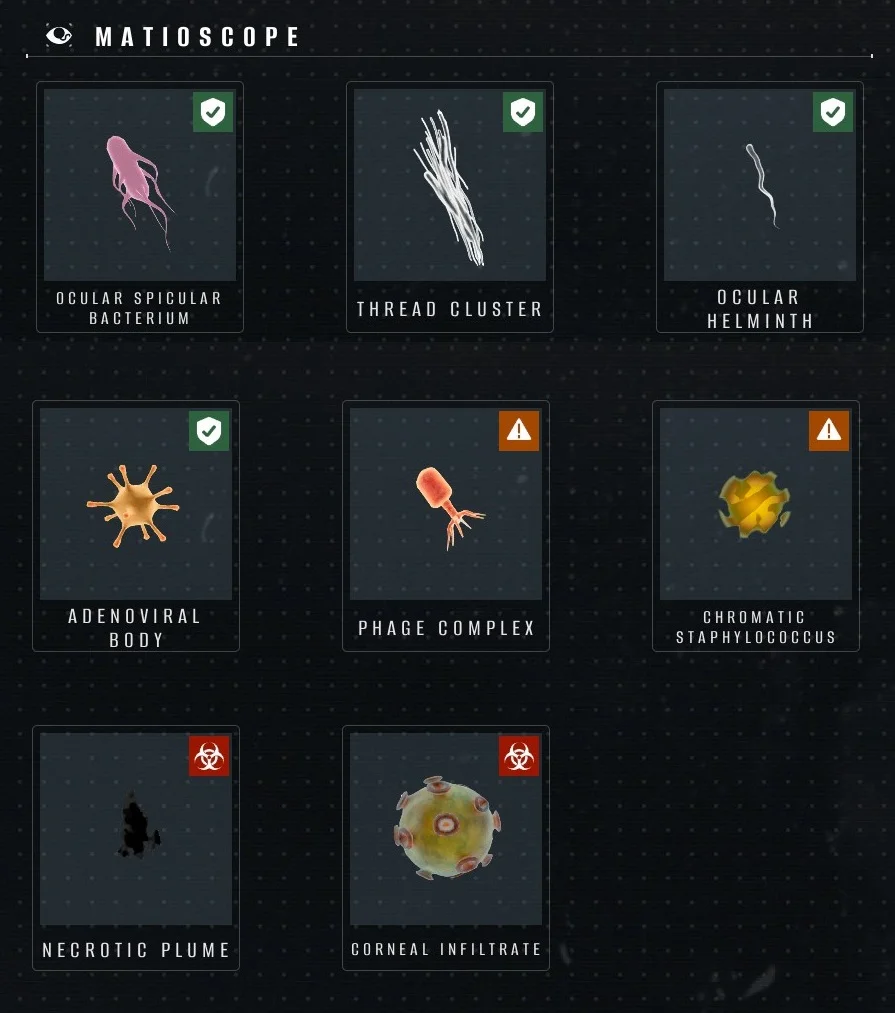View the Corneal Infiltrate specimen

coord(446,847)
